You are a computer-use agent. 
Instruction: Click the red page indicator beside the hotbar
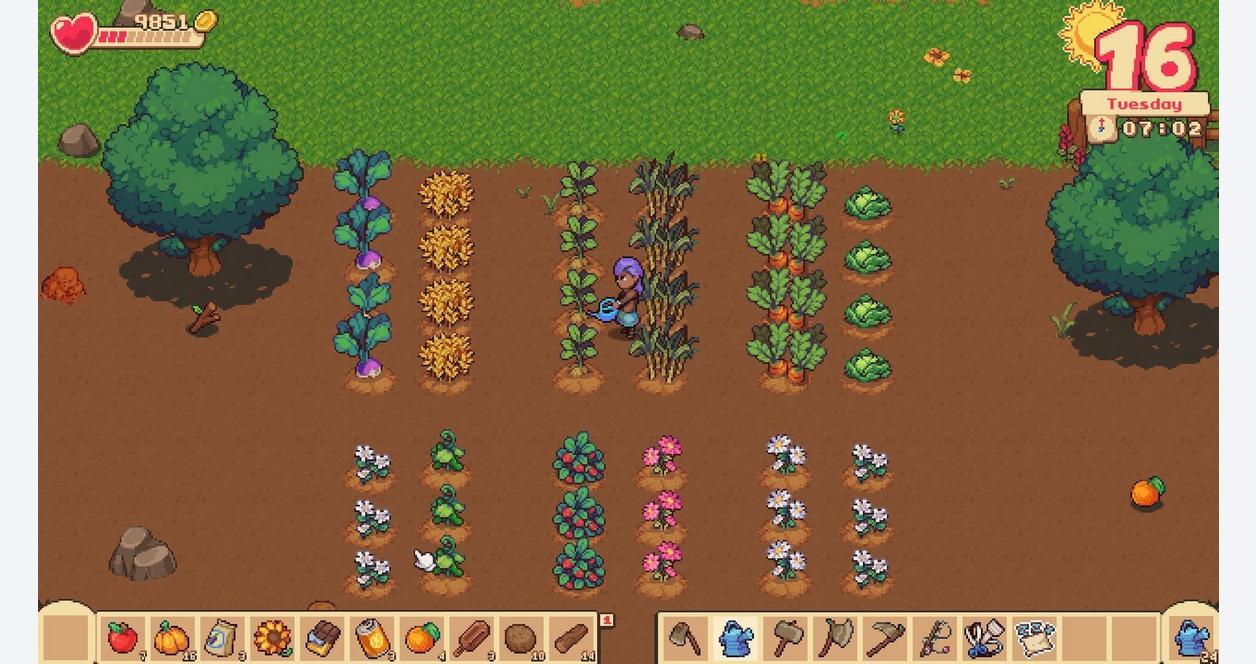[x=606, y=621]
